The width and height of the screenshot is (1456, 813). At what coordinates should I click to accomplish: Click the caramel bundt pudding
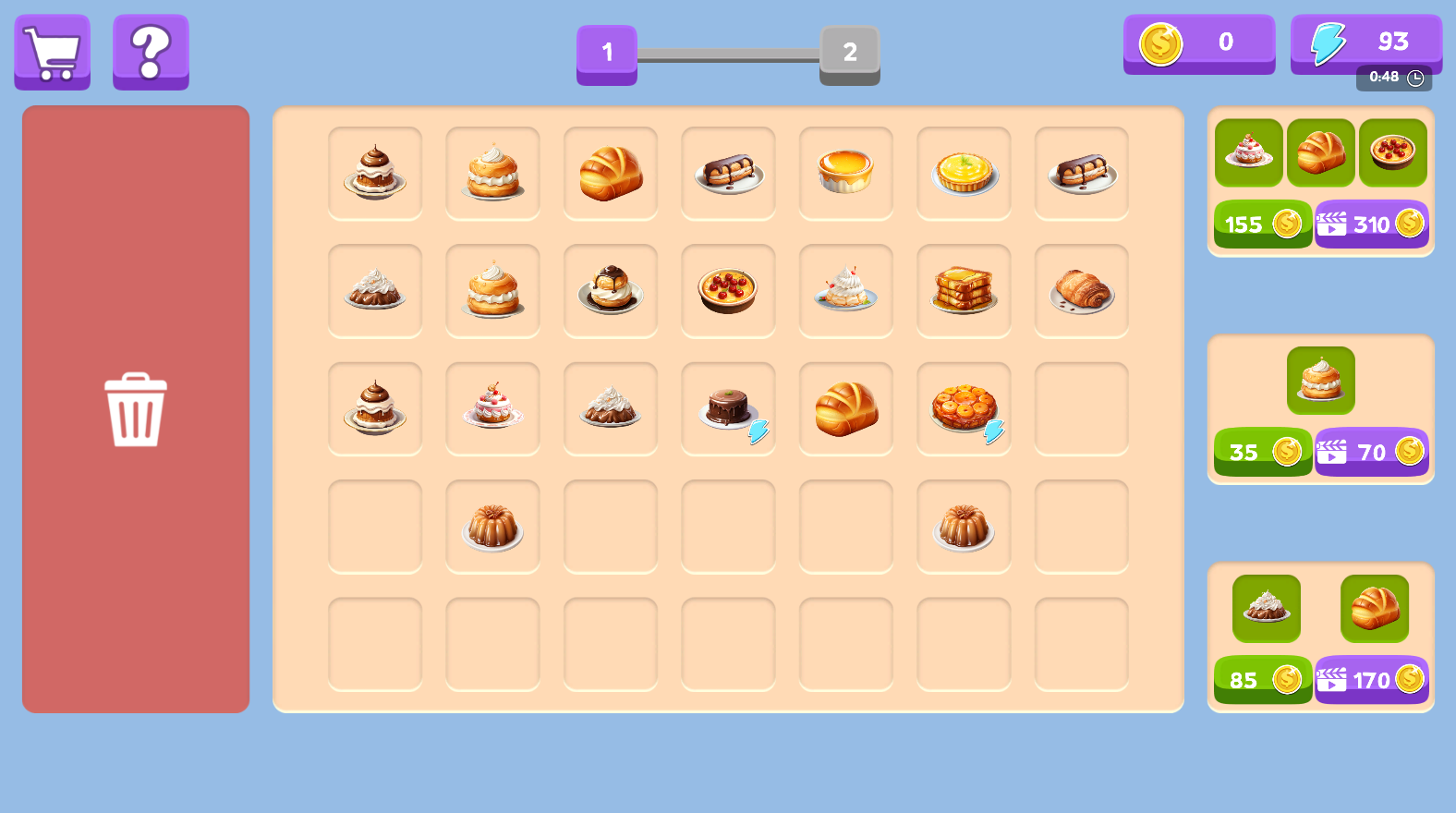coord(492,527)
